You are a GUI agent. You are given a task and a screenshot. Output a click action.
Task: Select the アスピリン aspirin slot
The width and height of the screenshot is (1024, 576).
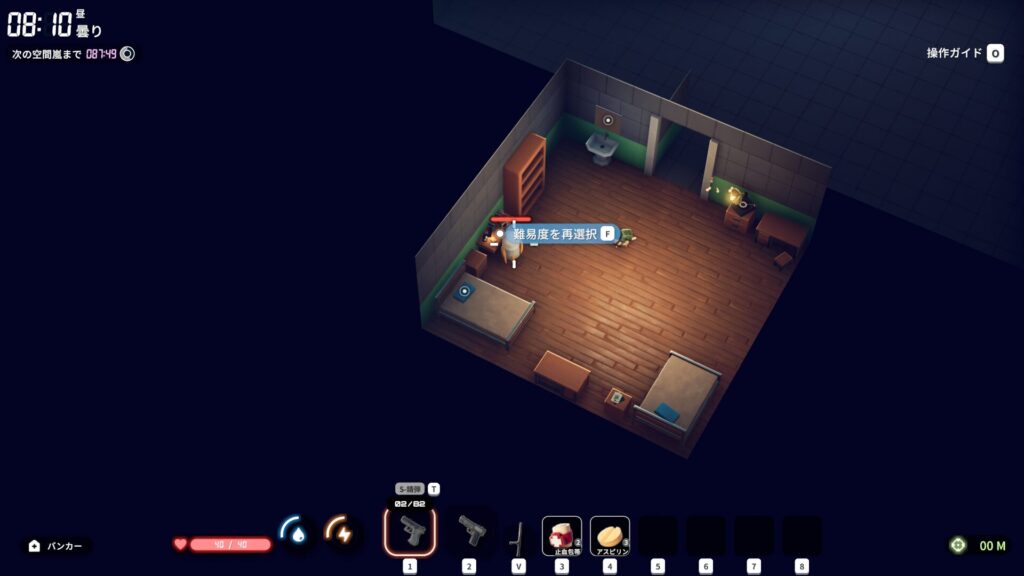click(x=610, y=535)
